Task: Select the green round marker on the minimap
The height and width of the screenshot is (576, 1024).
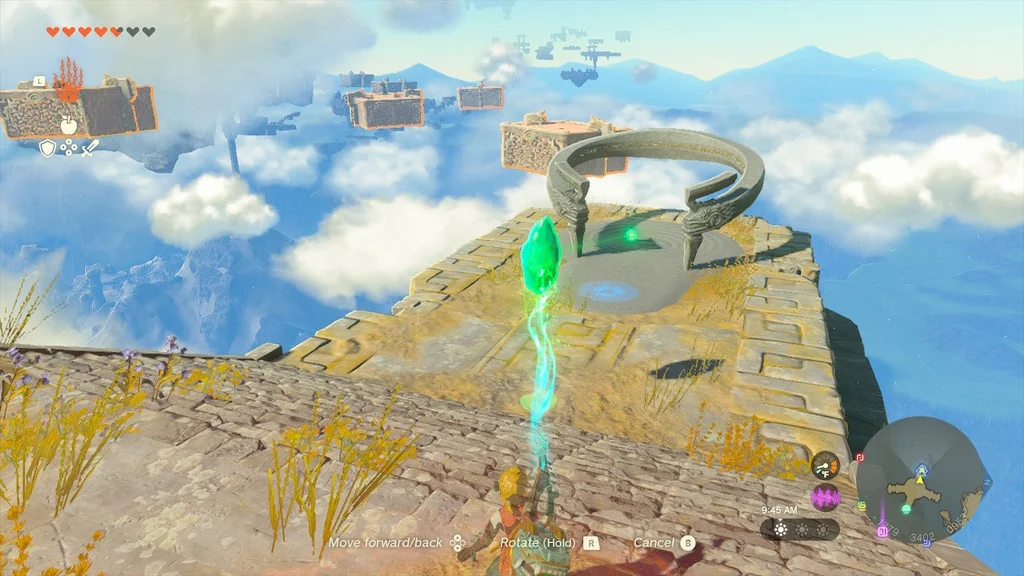Action: click(906, 508)
